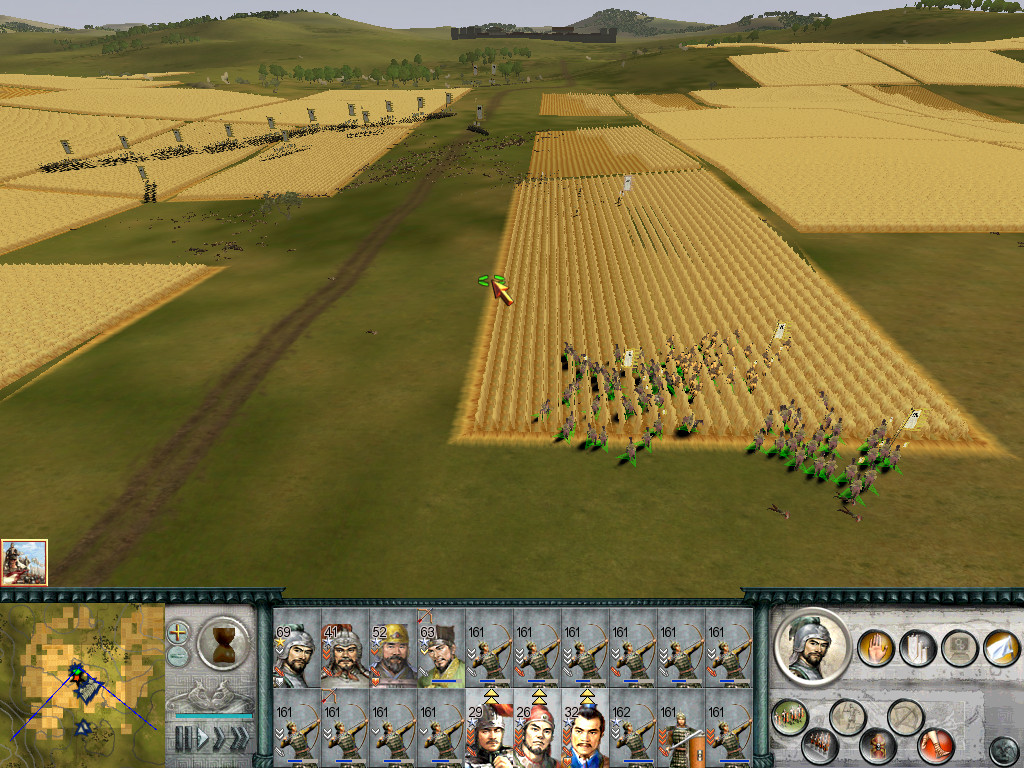Click the battlefield minimap
The width and height of the screenshot is (1024, 768).
click(x=82, y=686)
